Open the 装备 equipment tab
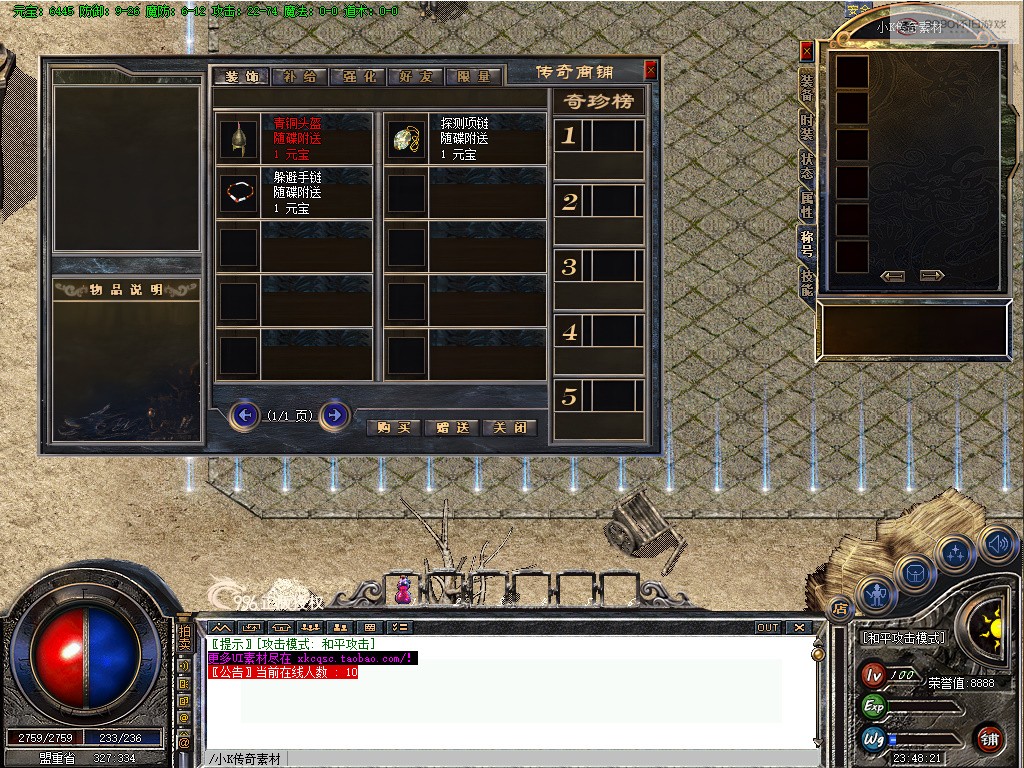1024x768 pixels. (x=807, y=88)
